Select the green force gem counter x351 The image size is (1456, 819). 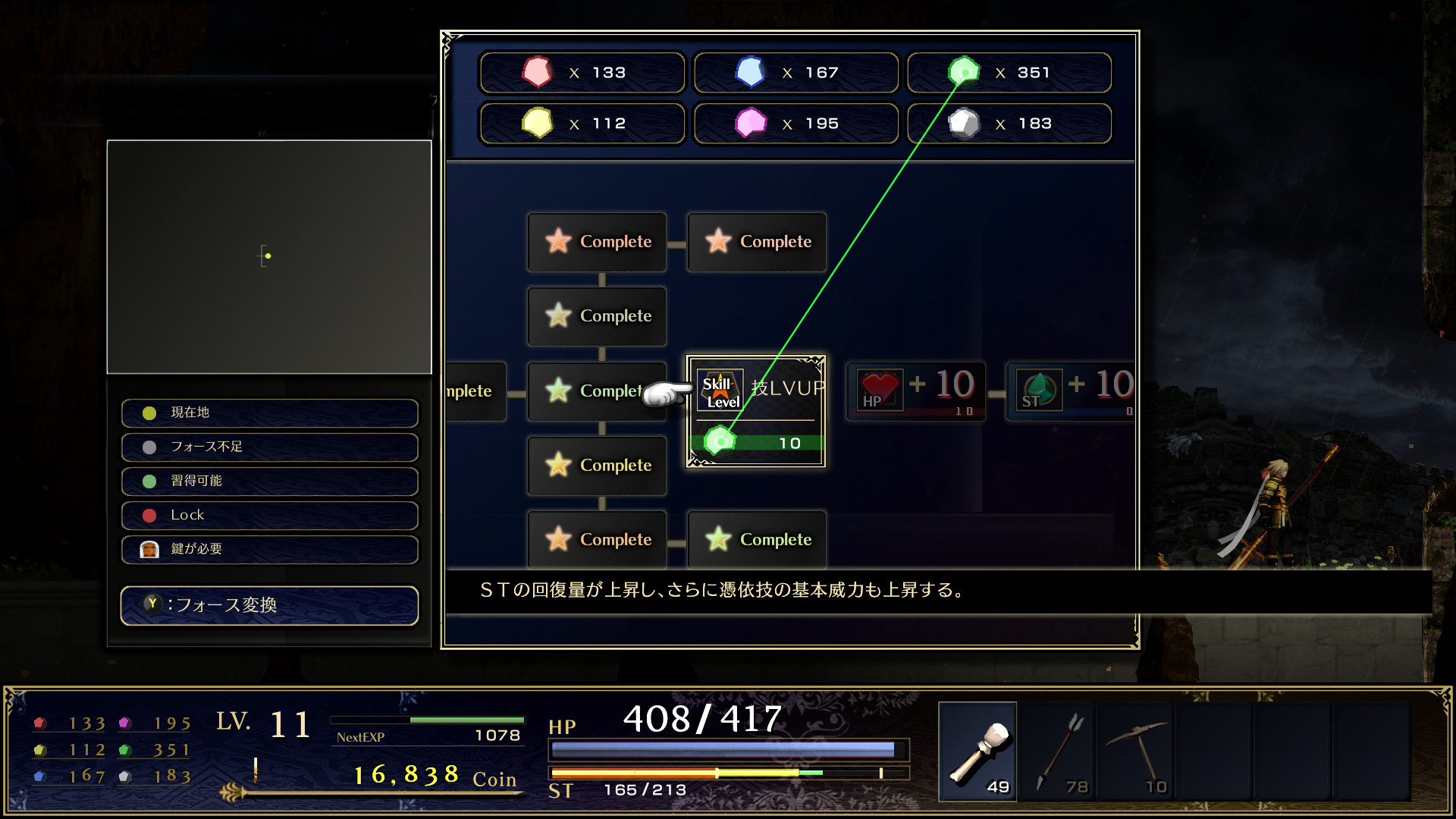pos(1009,72)
